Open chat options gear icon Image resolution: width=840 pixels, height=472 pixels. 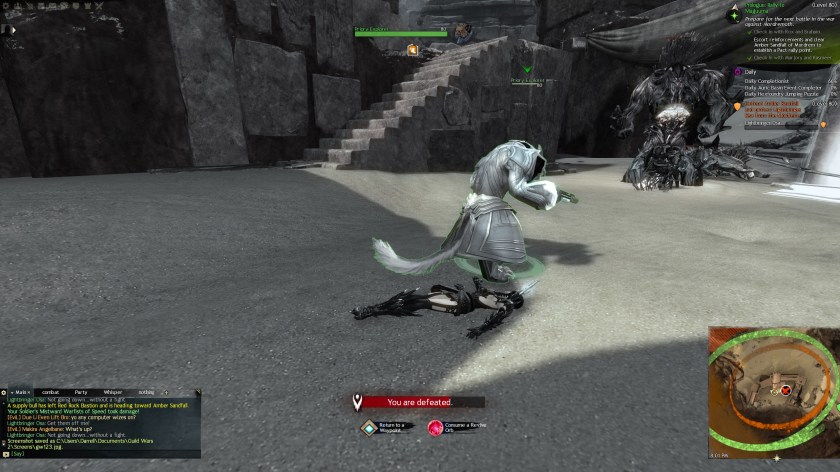(x=4, y=392)
